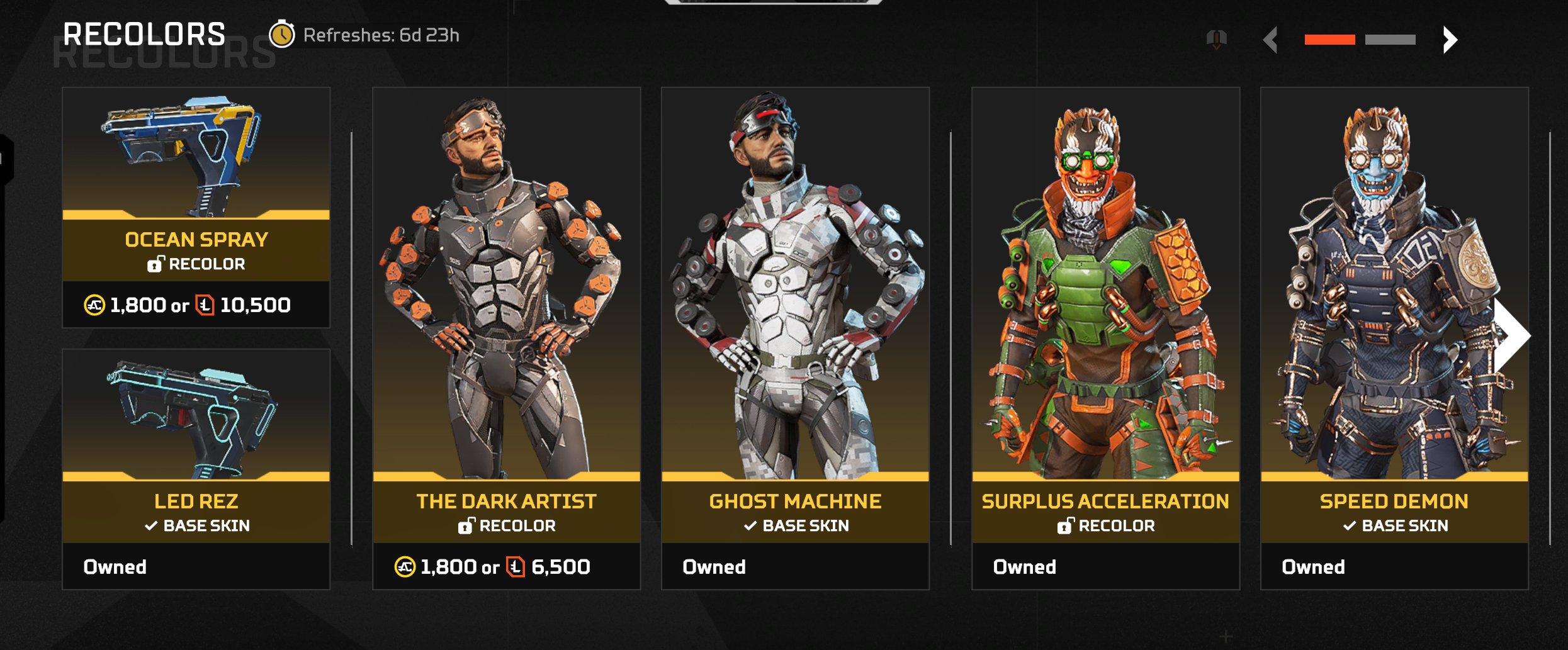Choose The Dark Artist recolor skin

[506, 339]
